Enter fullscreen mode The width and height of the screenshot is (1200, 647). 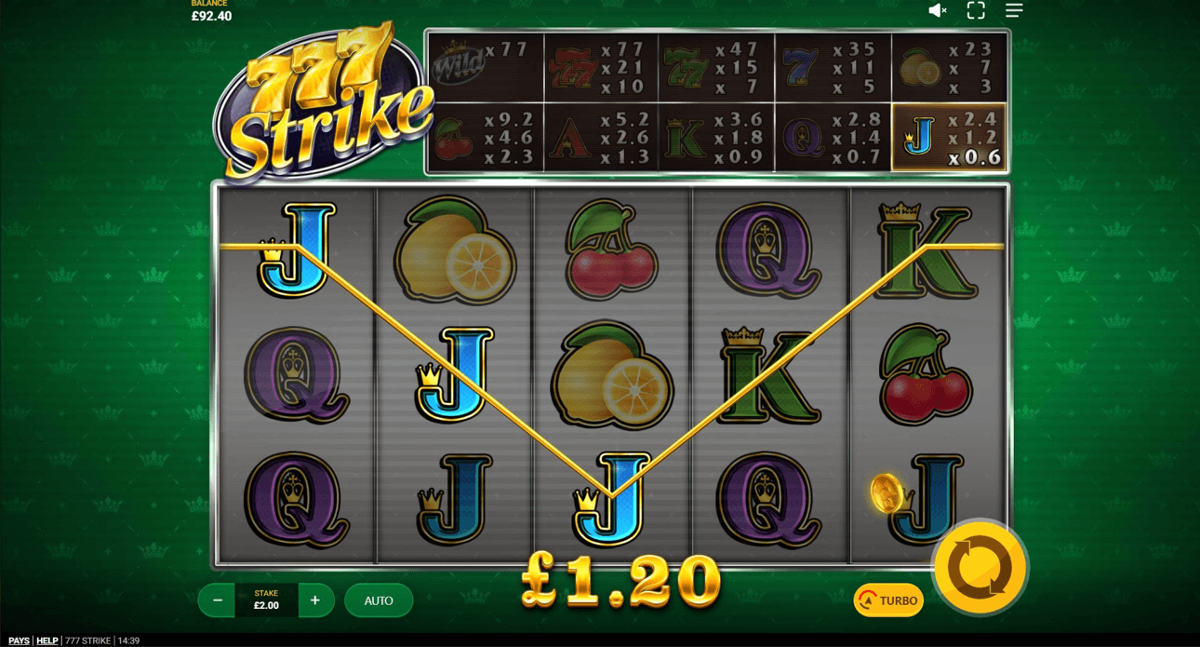pyautogui.click(x=976, y=10)
